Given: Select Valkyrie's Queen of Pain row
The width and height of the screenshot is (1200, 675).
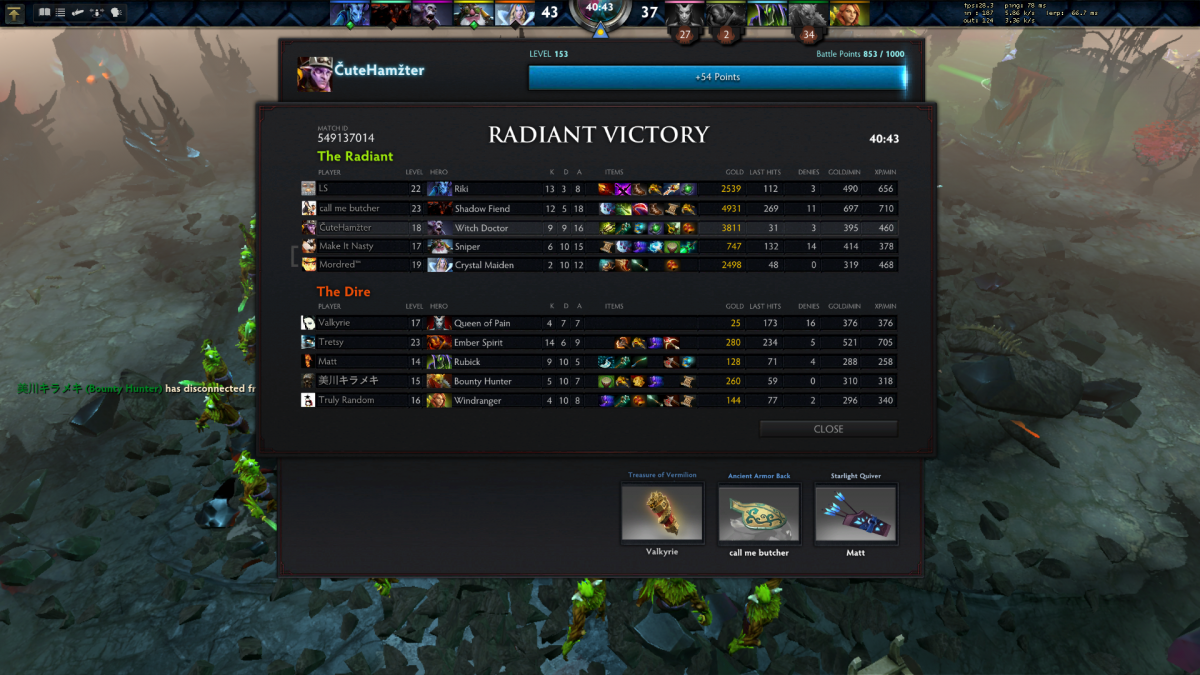Looking at the screenshot, I should (x=600, y=323).
